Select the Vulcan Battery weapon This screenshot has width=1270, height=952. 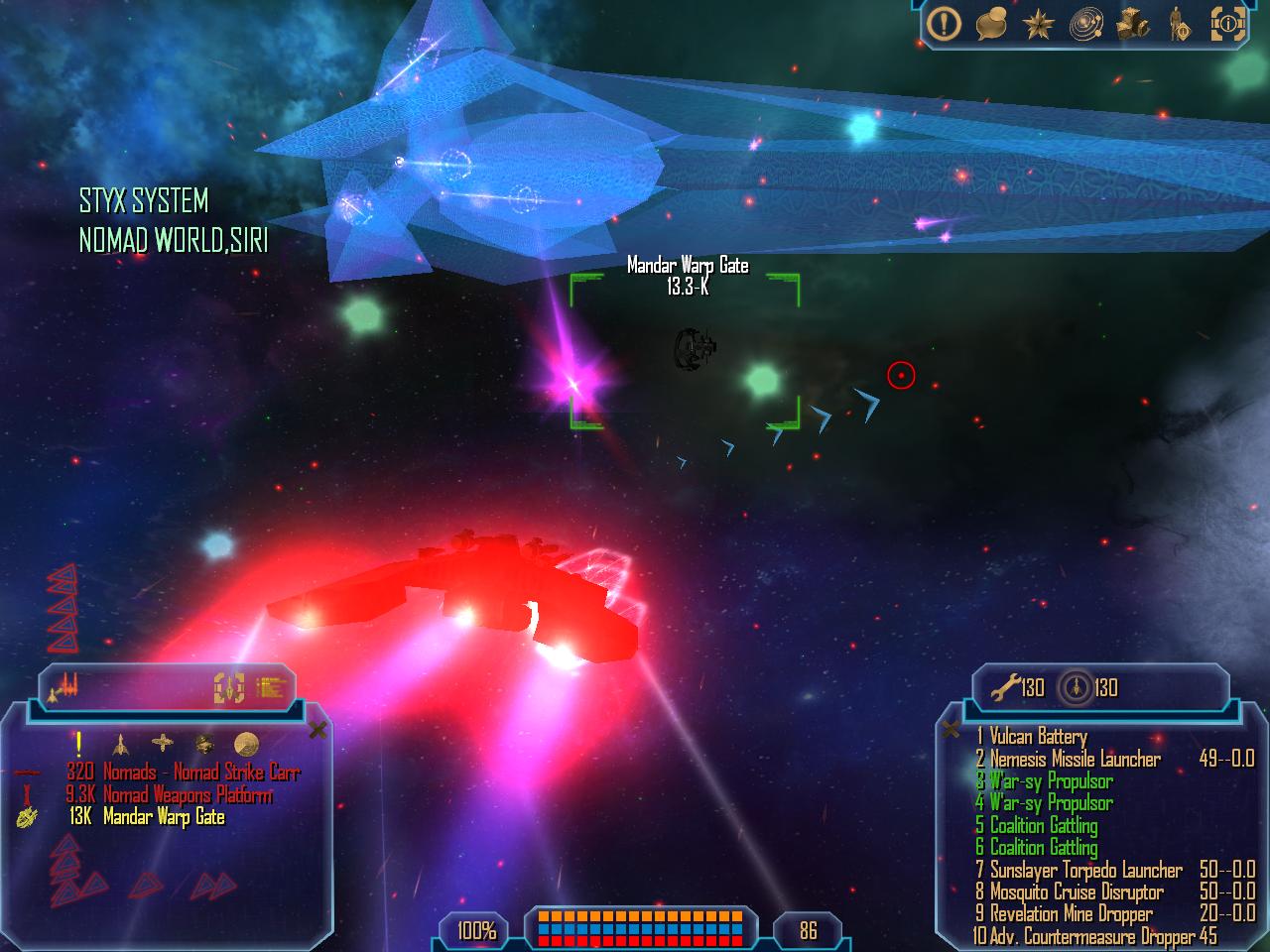1038,737
